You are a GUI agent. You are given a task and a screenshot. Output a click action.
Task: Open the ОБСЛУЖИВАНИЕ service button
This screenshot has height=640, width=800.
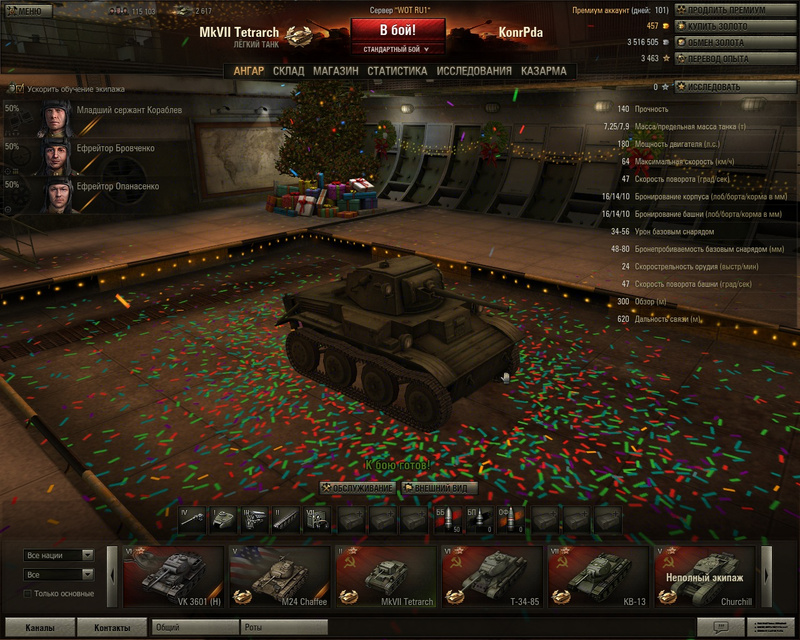coord(357,487)
